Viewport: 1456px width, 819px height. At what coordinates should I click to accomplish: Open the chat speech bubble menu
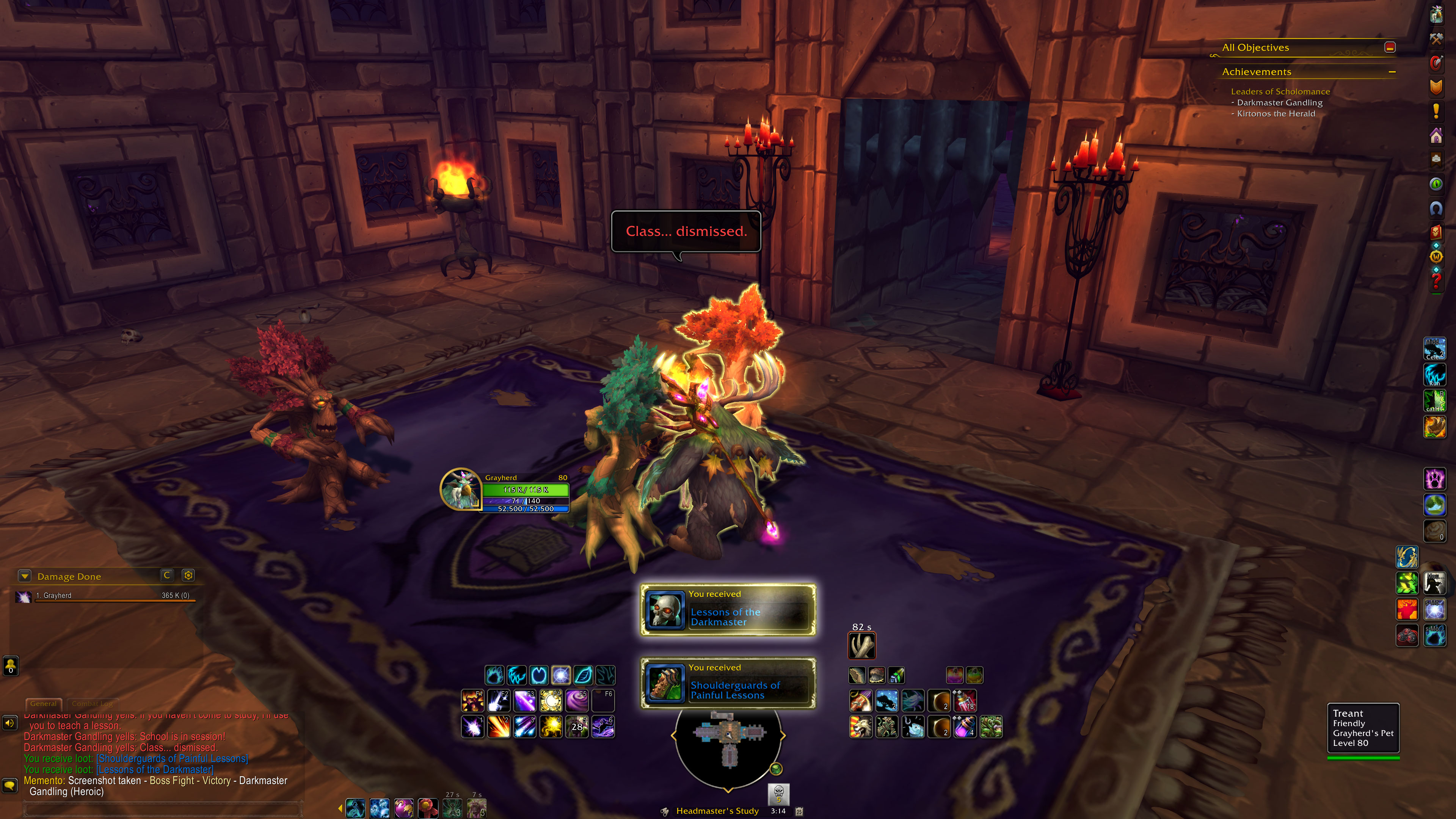click(x=9, y=786)
